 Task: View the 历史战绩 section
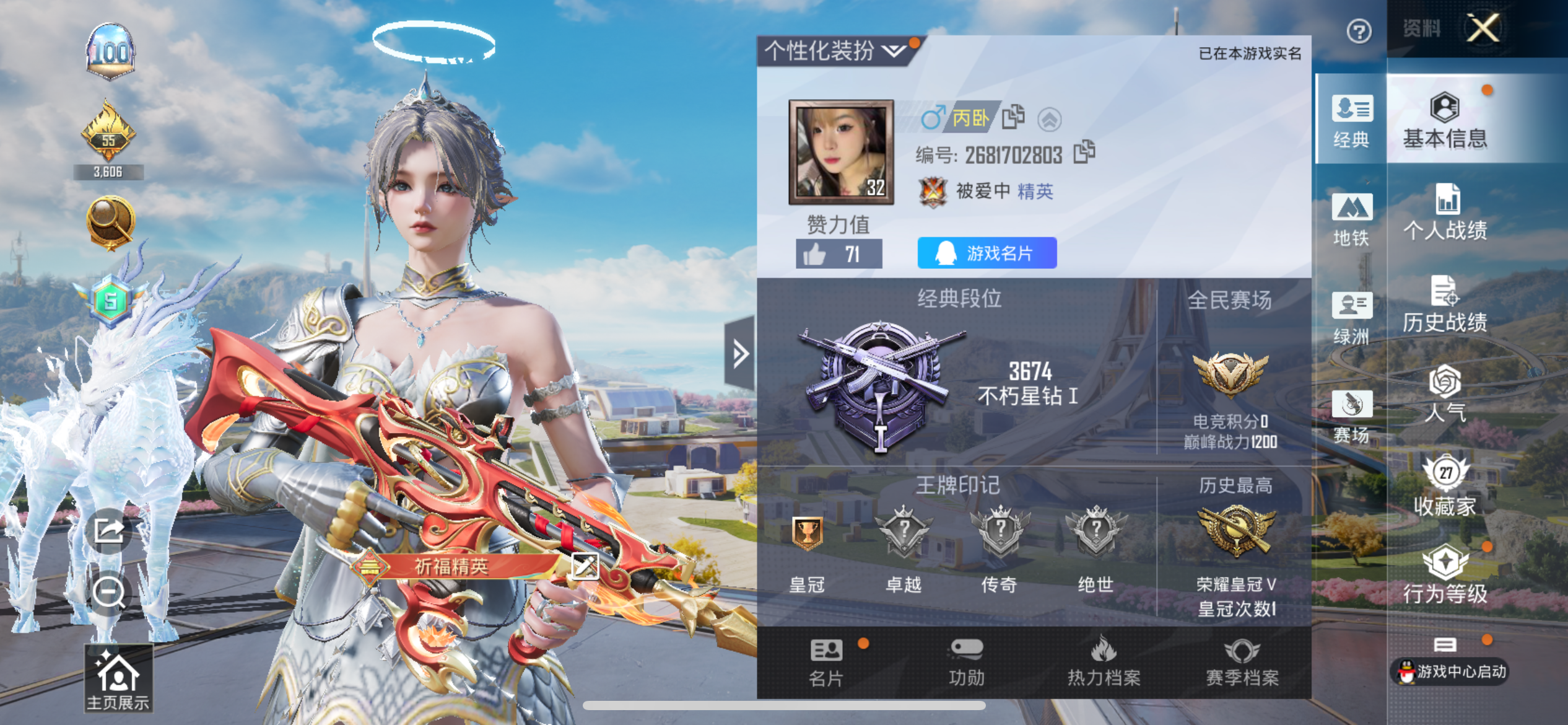(1445, 304)
